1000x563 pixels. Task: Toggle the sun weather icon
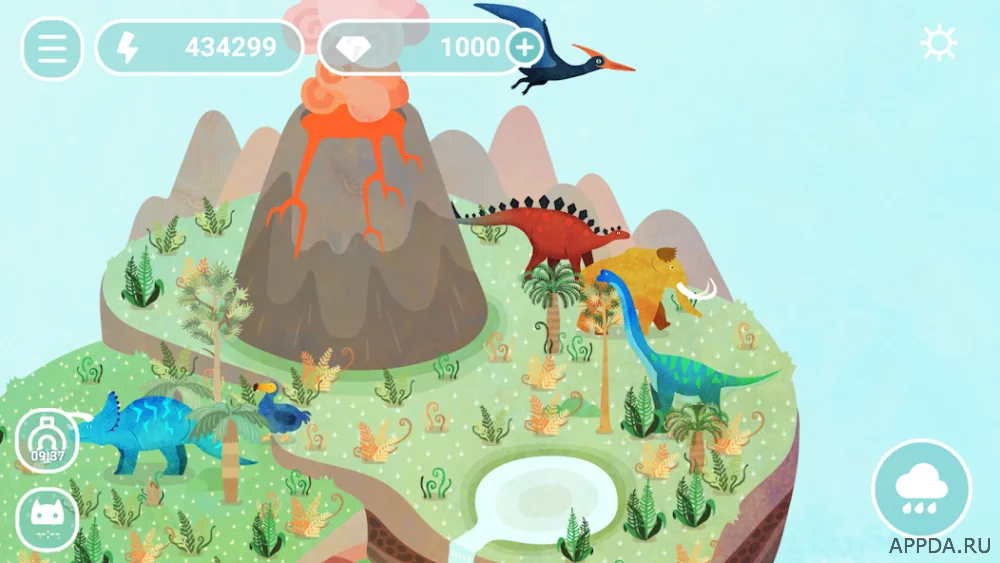pos(939,44)
